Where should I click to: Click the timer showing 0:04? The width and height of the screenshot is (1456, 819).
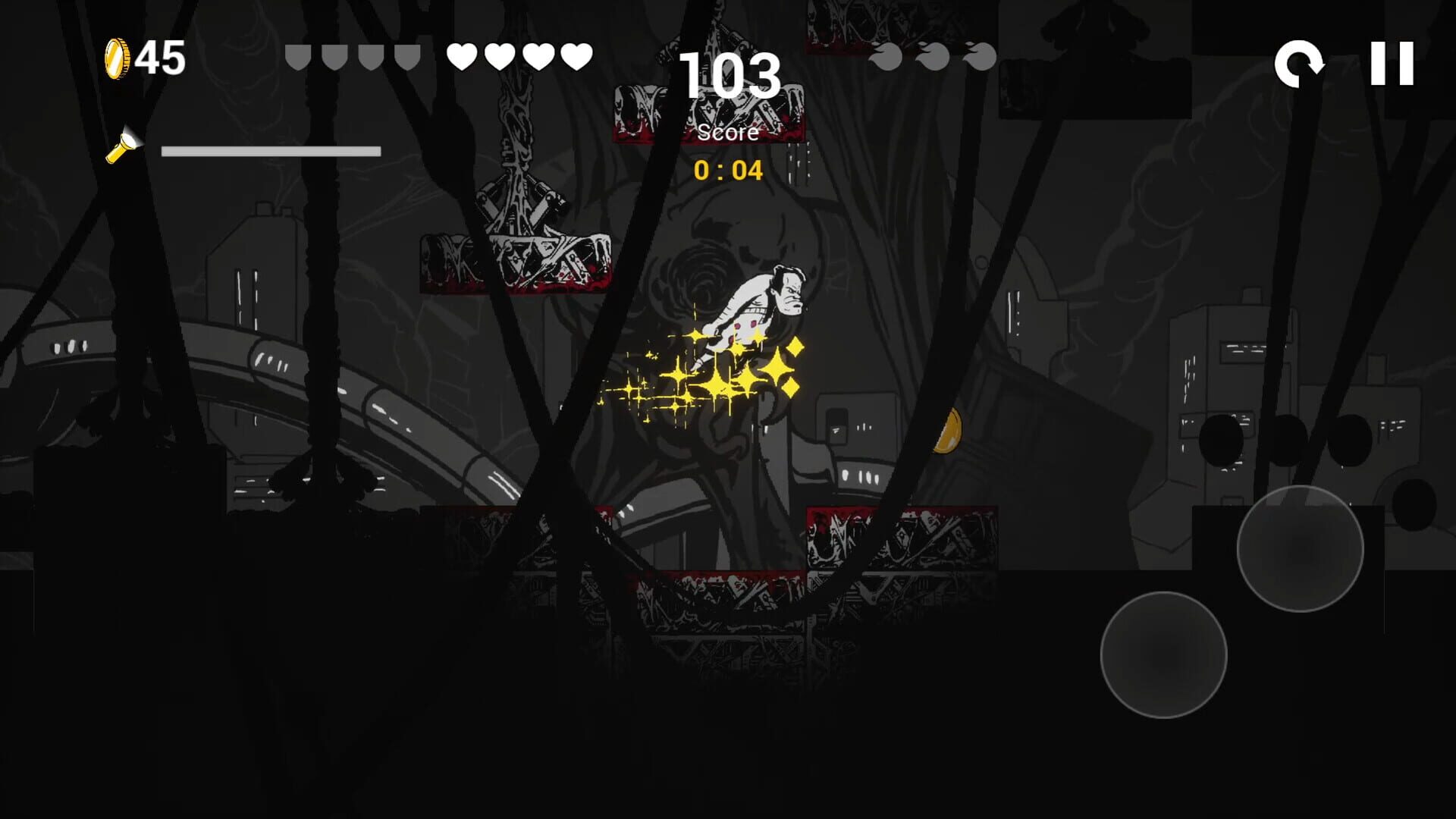point(729,170)
